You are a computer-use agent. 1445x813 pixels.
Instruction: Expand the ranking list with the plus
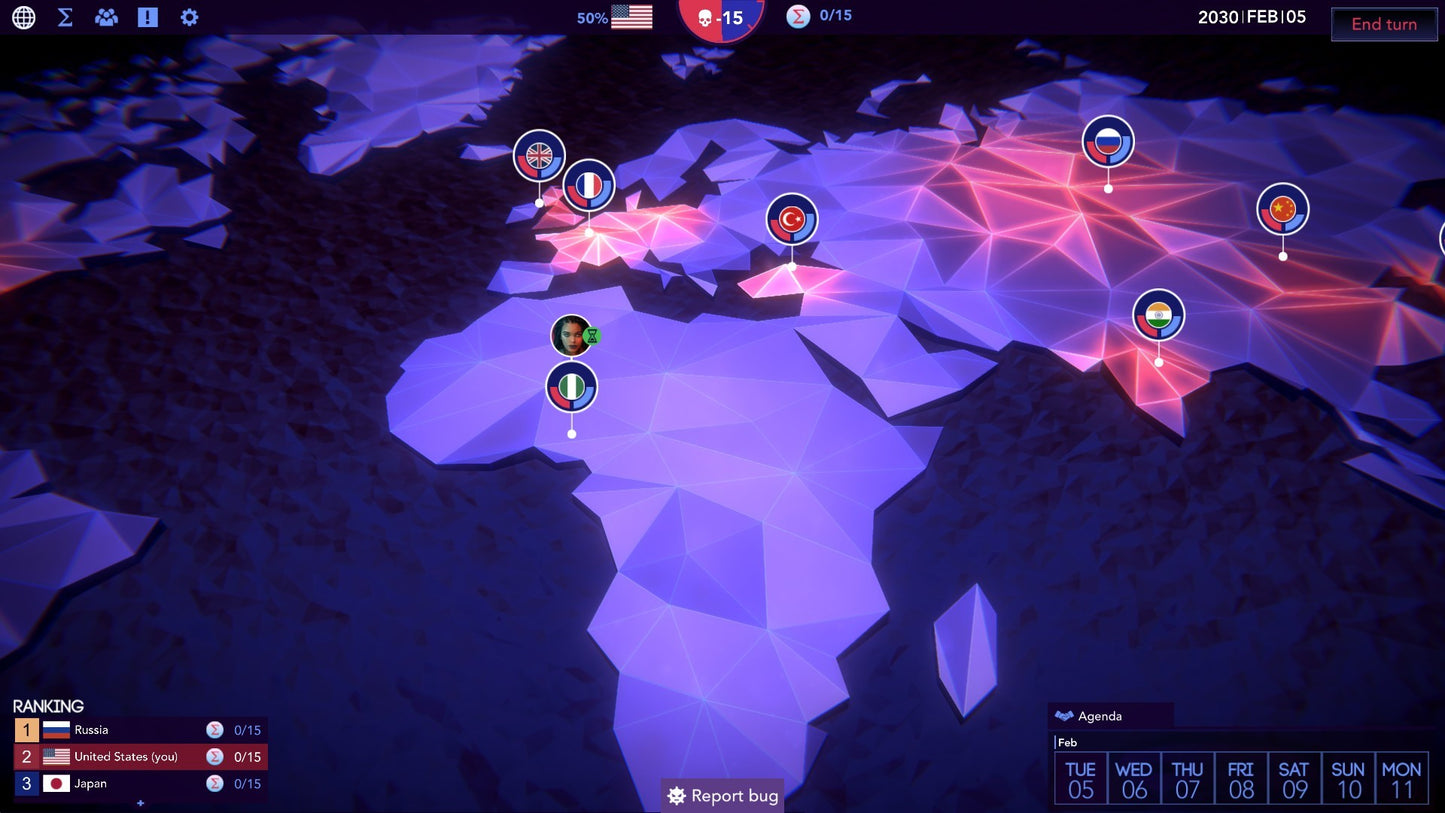(142, 803)
